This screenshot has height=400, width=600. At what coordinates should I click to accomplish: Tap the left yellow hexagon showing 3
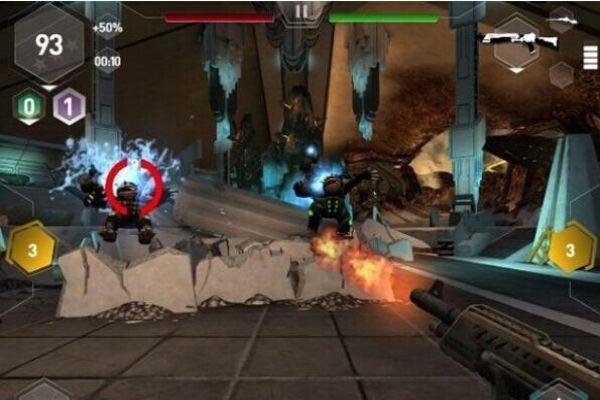tap(31, 248)
